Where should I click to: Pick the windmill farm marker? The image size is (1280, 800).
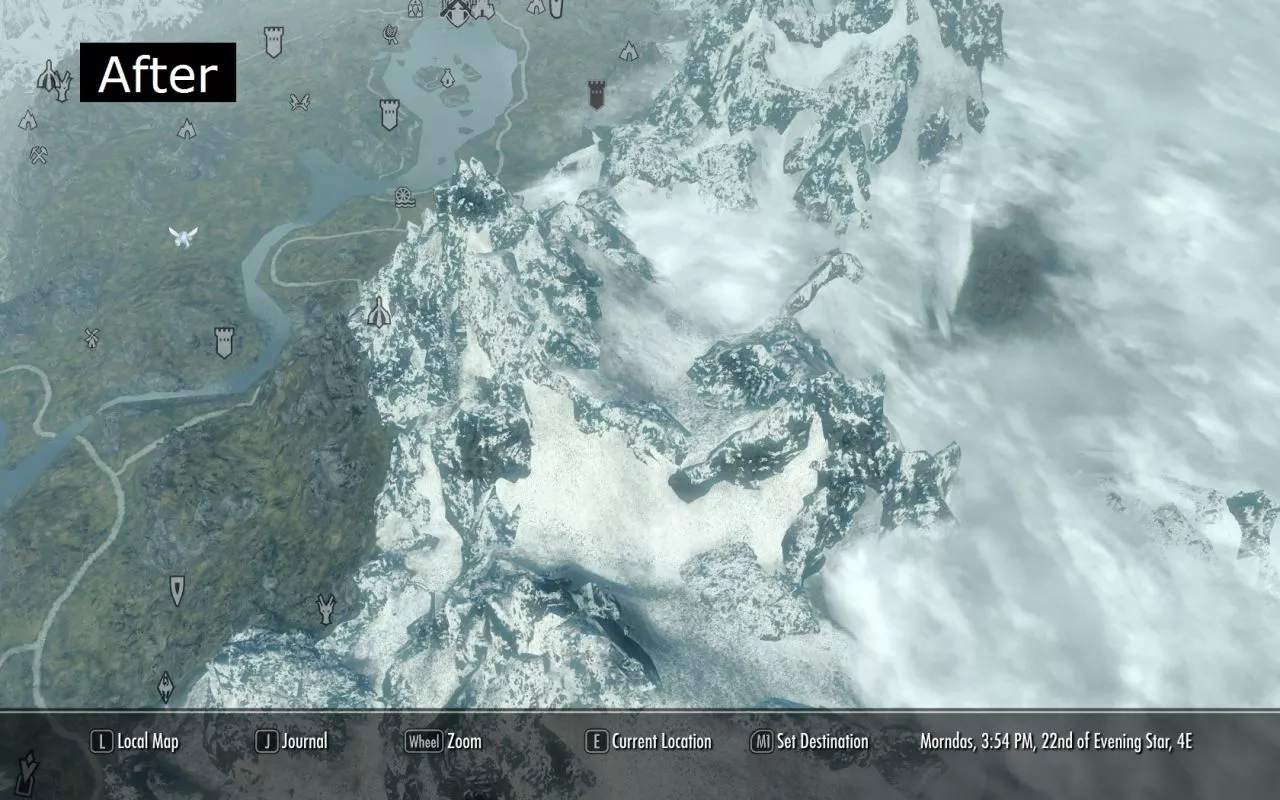(93, 338)
